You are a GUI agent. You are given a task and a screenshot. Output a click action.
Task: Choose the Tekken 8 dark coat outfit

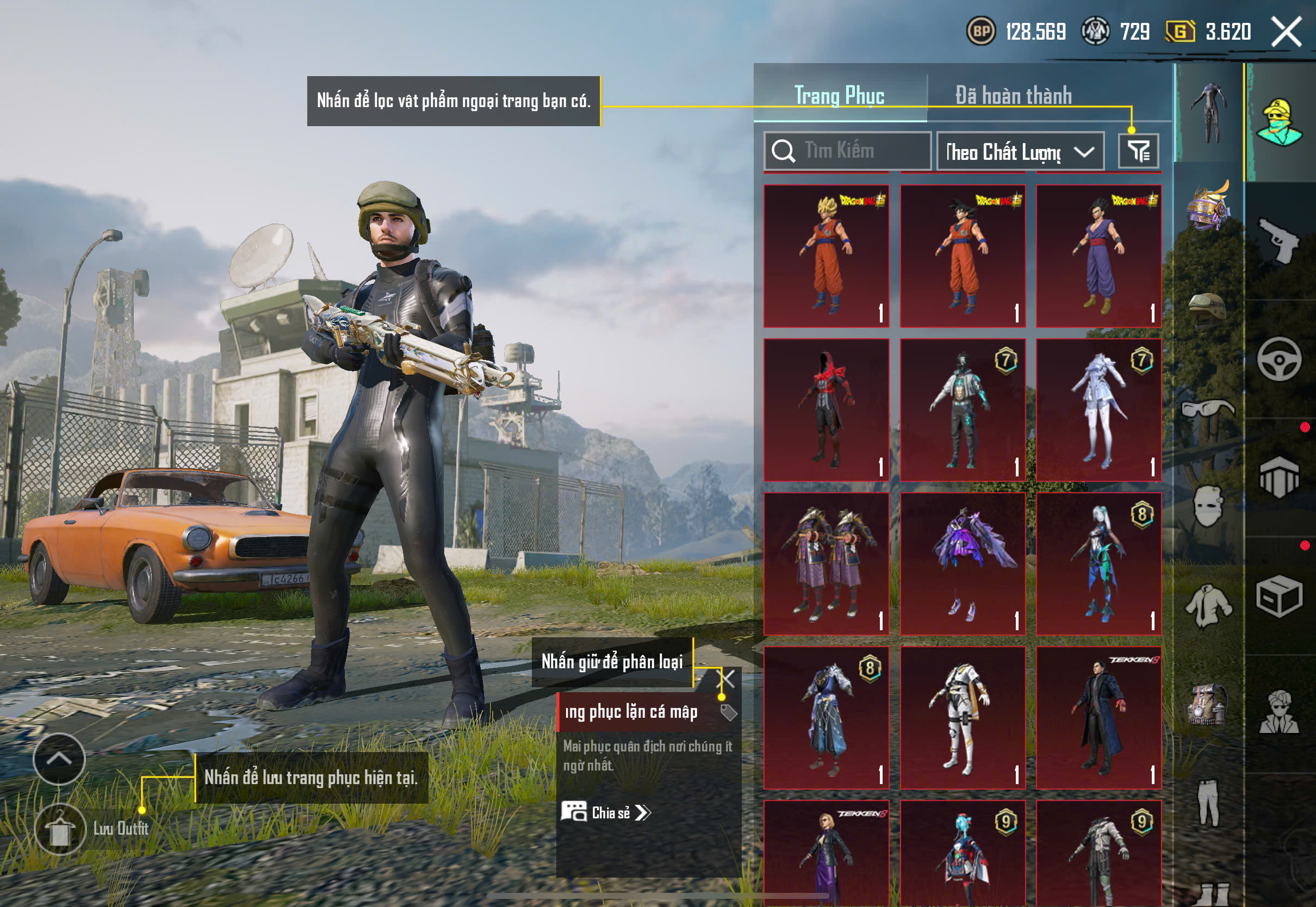coord(1098,718)
